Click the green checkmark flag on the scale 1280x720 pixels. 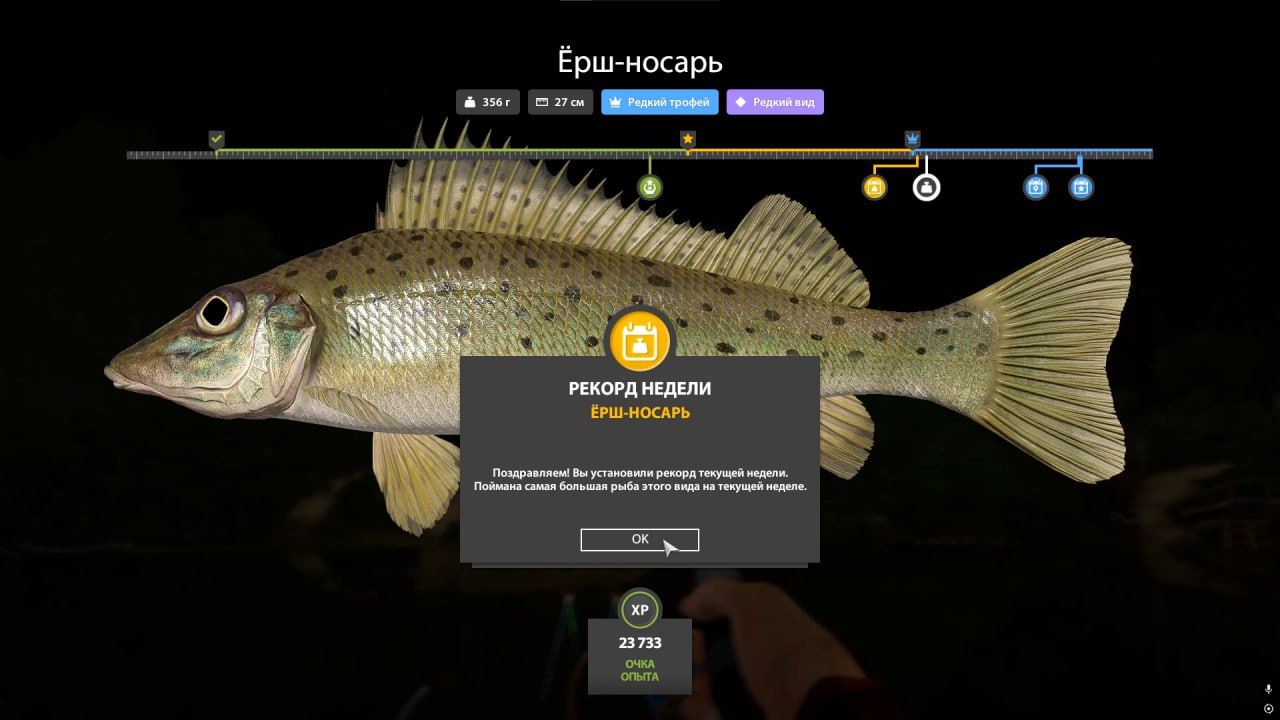216,139
